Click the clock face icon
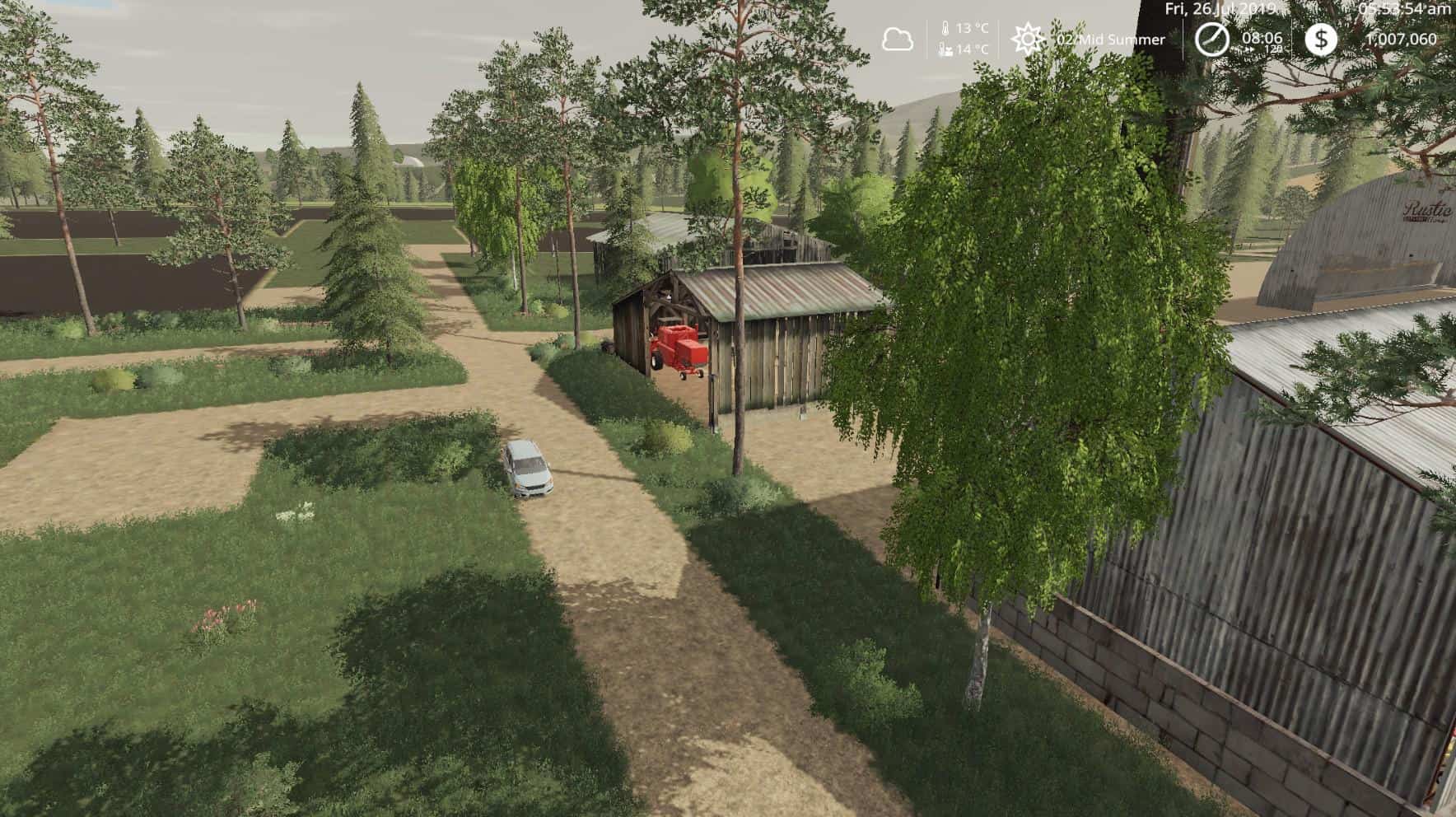 1211,38
